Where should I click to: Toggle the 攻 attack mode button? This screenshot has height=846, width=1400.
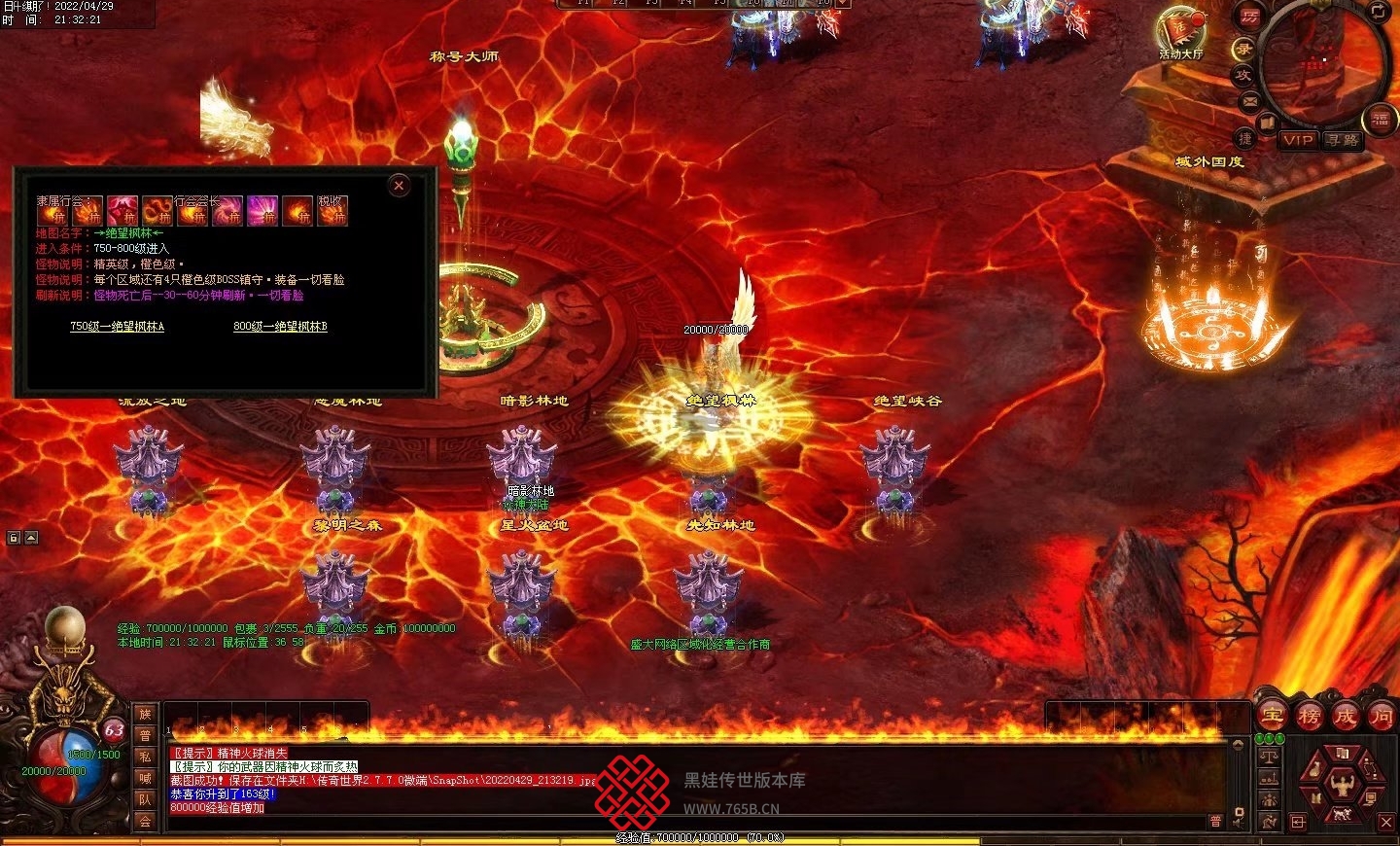pyautogui.click(x=1243, y=75)
